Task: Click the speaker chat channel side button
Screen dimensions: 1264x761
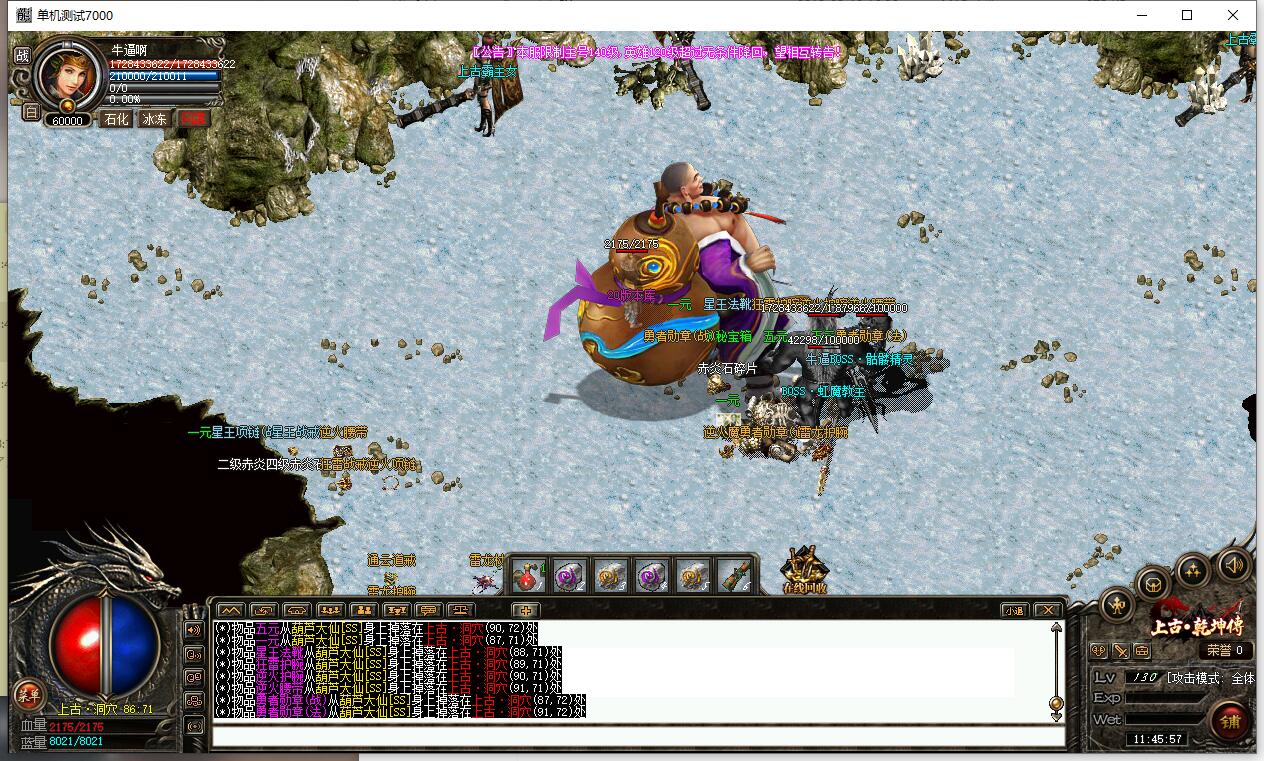Action: [x=194, y=631]
